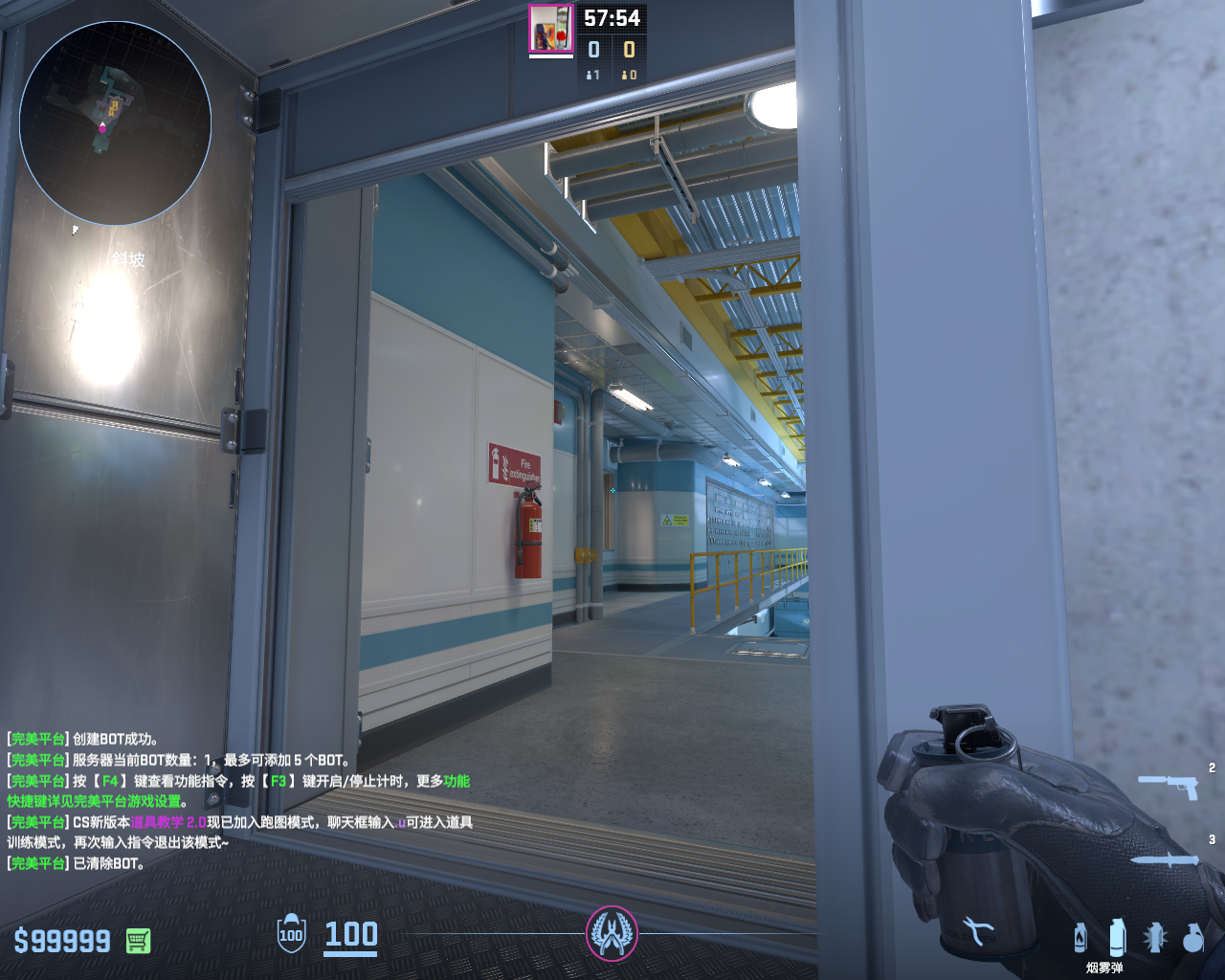Screen dimensions: 1225x980
Task: Click the circular radar minimap
Action: [115, 122]
